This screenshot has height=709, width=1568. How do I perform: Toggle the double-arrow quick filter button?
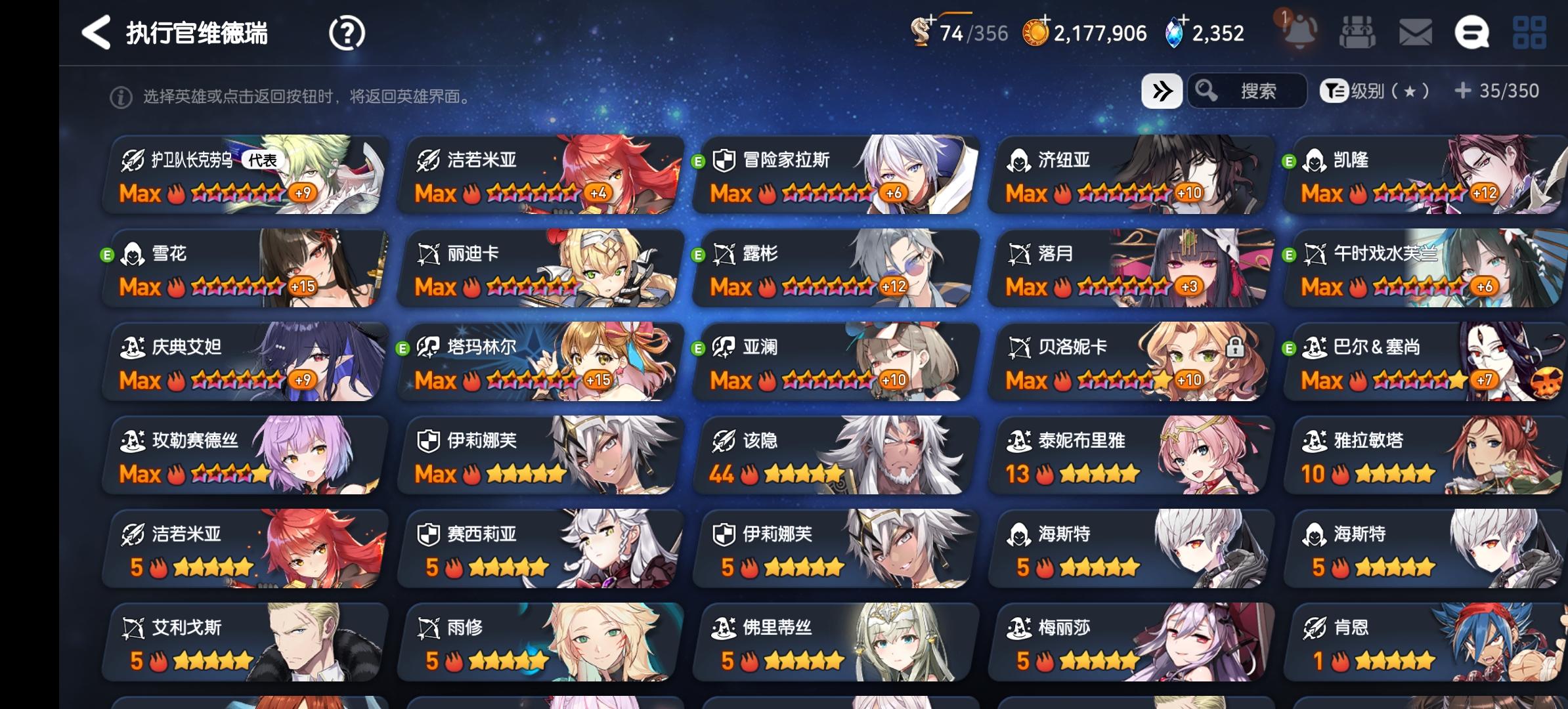1161,91
